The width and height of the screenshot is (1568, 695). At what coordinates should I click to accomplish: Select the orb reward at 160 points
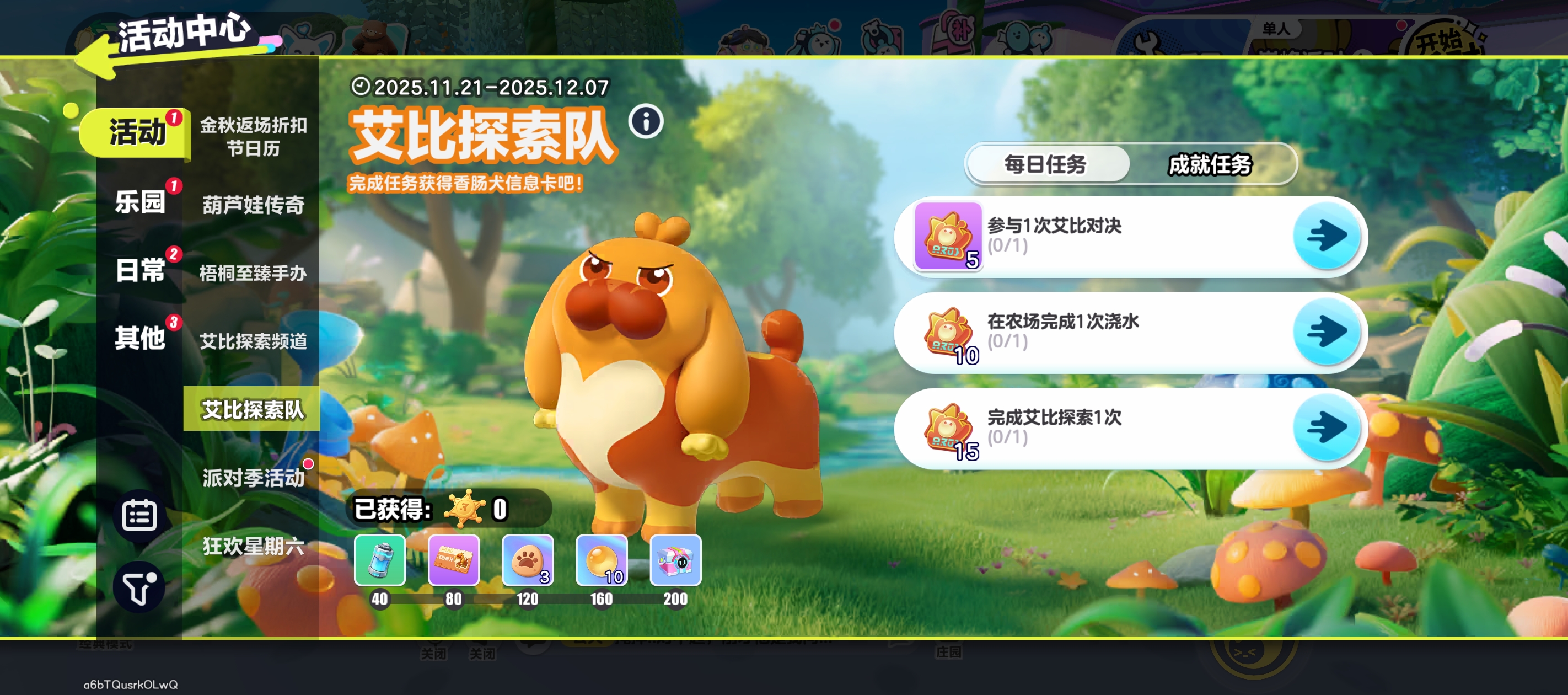click(601, 562)
